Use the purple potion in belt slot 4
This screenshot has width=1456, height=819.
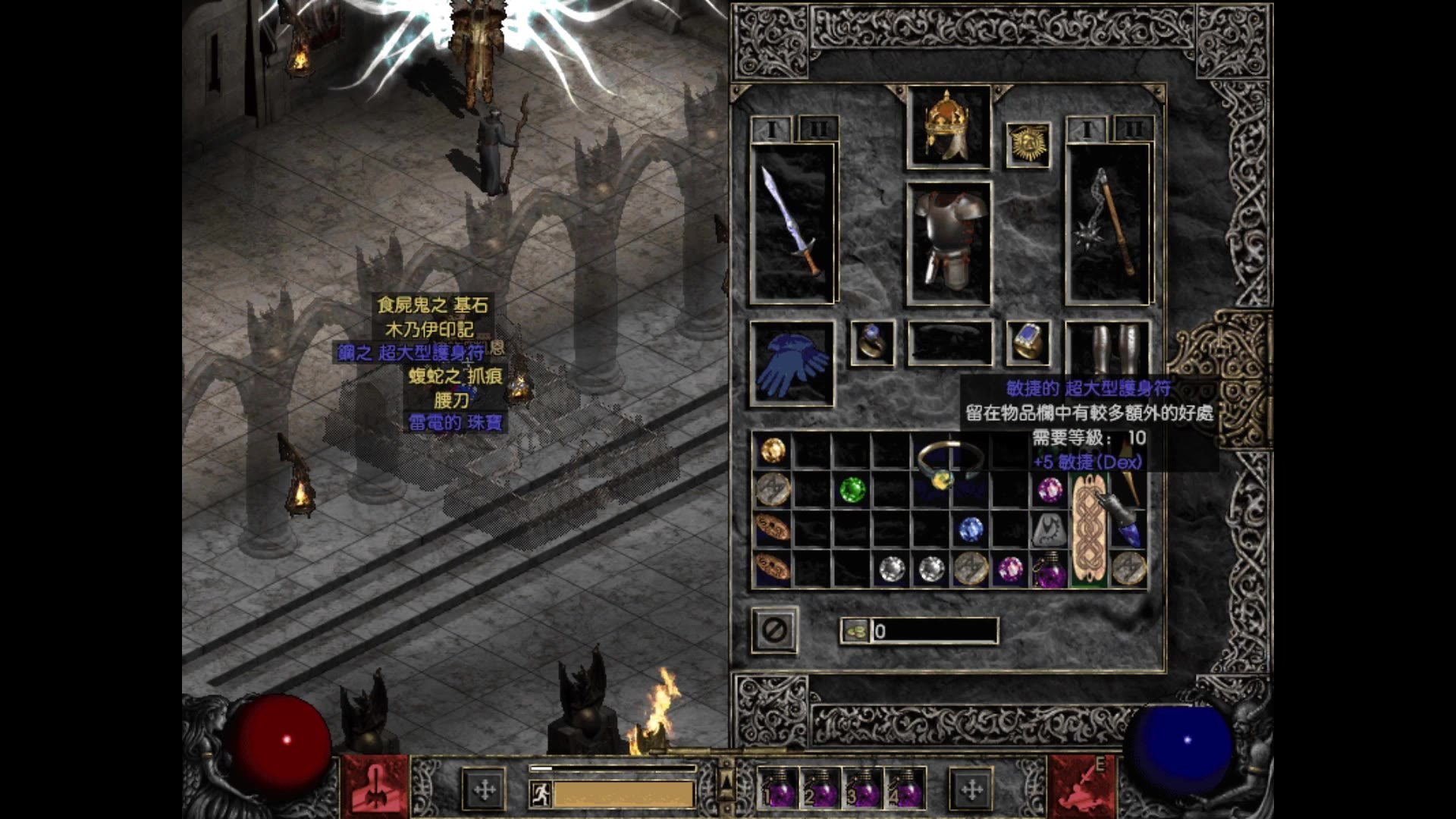click(x=905, y=789)
